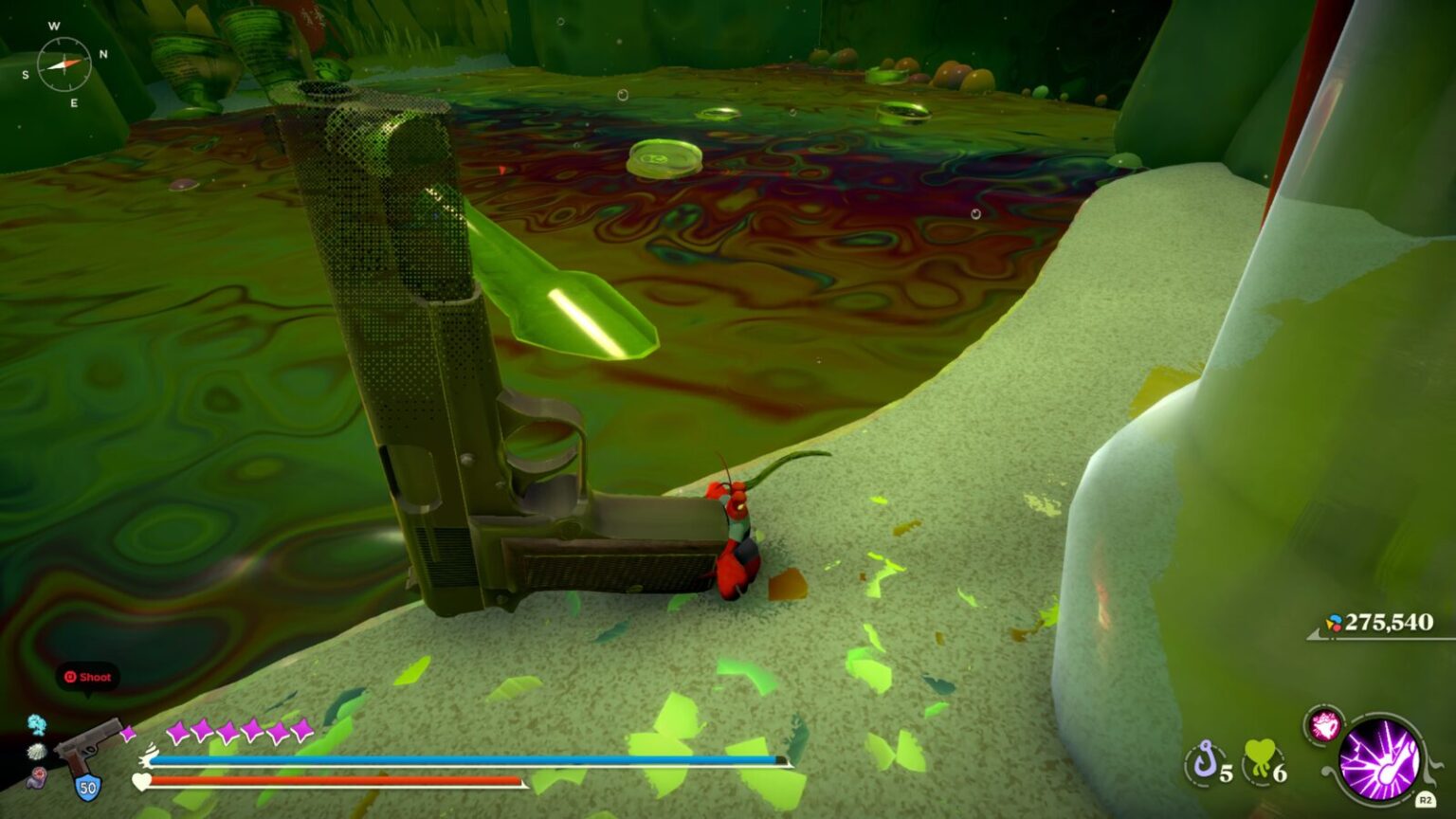Click the white shell icon in the left item stack
Image resolution: width=1456 pixels, height=819 pixels.
coord(37,752)
